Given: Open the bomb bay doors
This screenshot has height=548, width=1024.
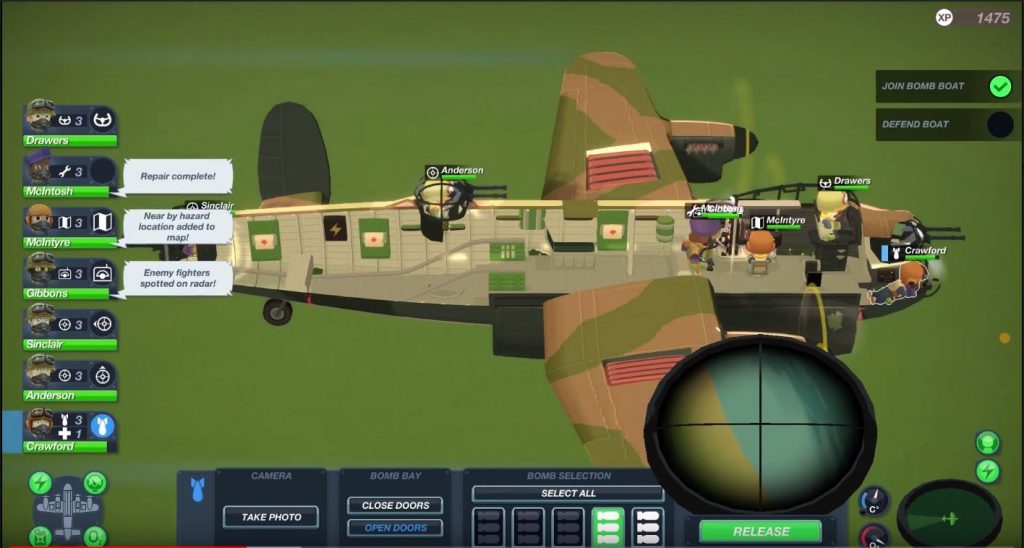Looking at the screenshot, I should 395,528.
